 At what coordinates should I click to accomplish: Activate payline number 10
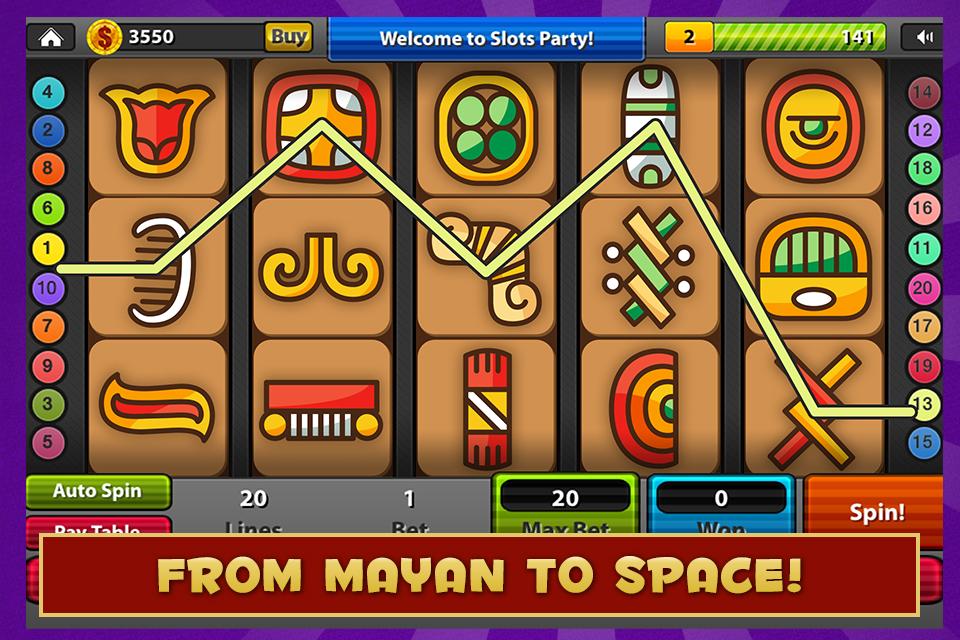coord(47,288)
